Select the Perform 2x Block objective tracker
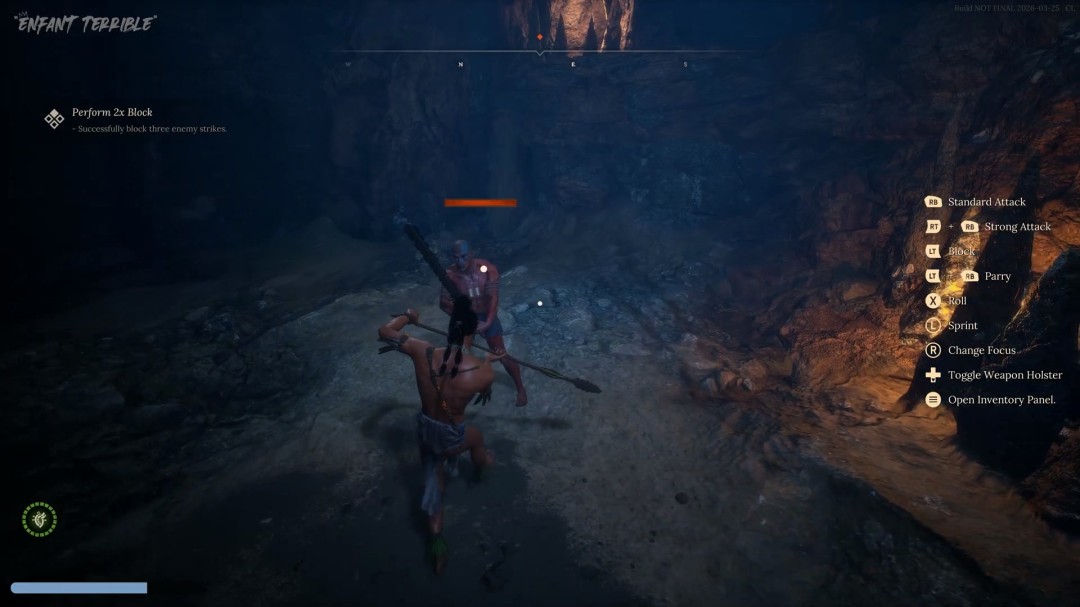This screenshot has height=607, width=1080. coord(111,113)
